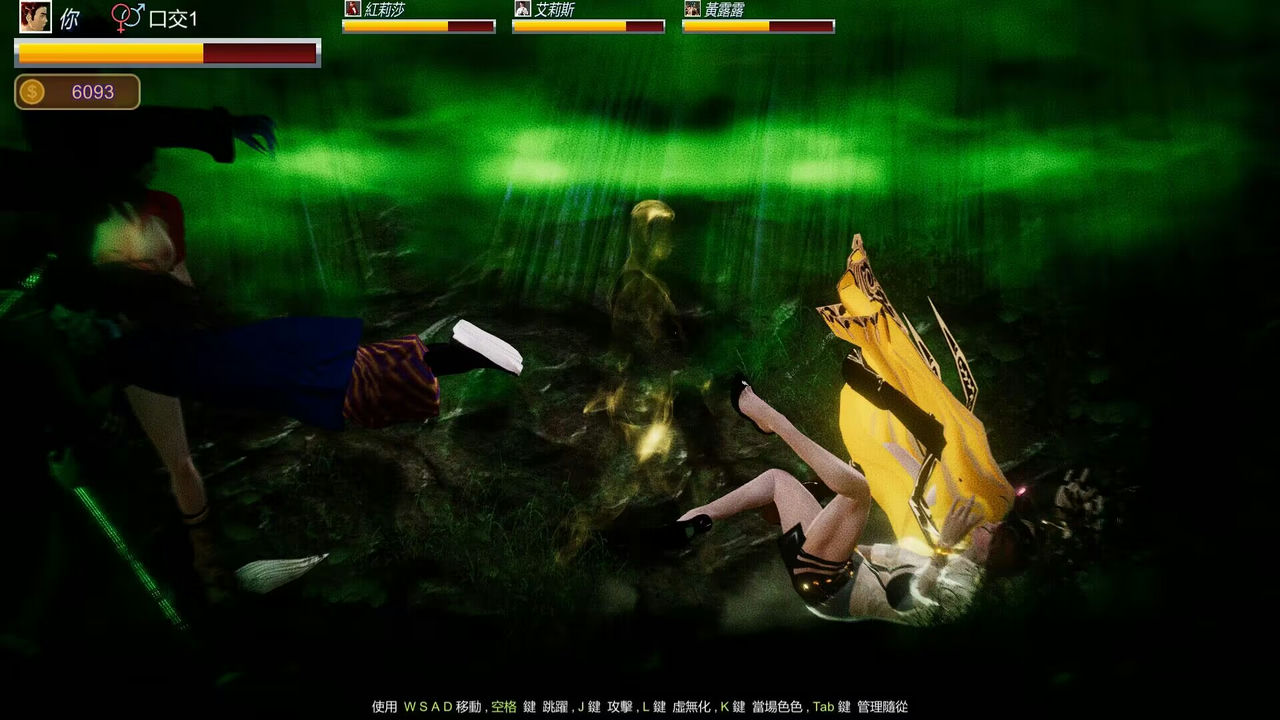
Task: Expand the money display panel
Action: point(77,90)
